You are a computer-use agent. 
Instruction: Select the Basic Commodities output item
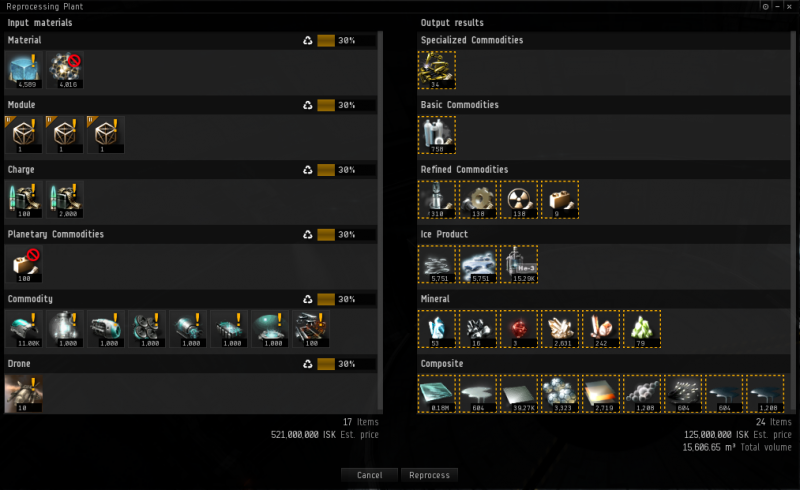pyautogui.click(x=436, y=134)
